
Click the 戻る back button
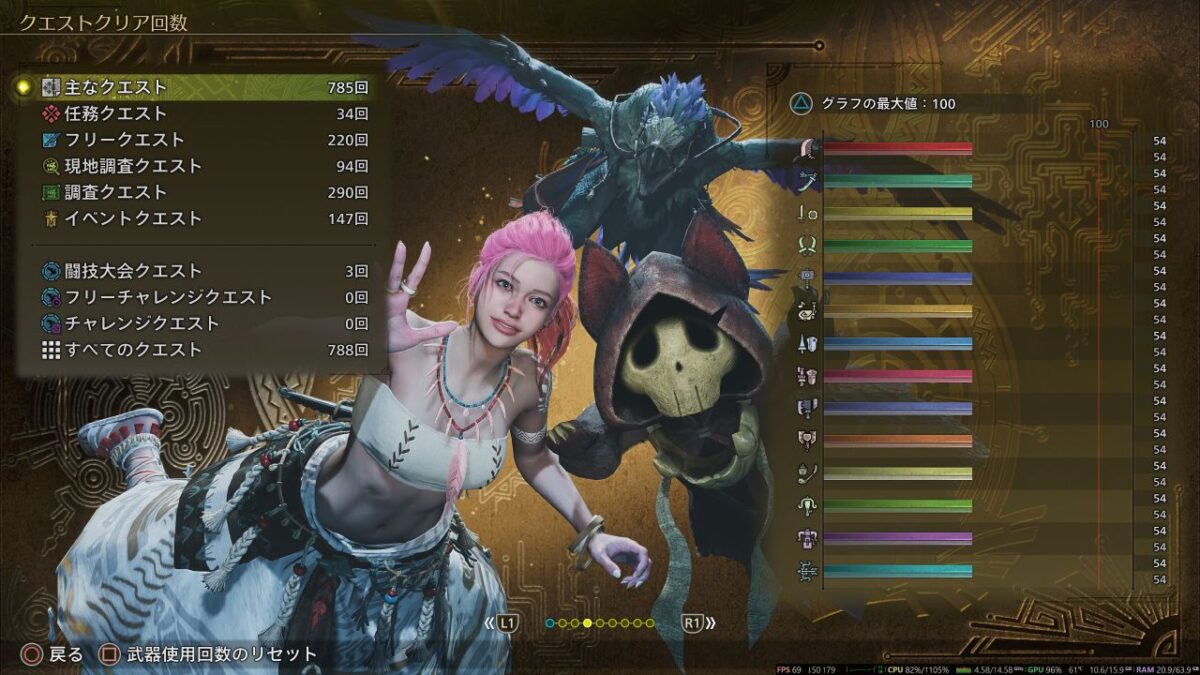(54, 655)
